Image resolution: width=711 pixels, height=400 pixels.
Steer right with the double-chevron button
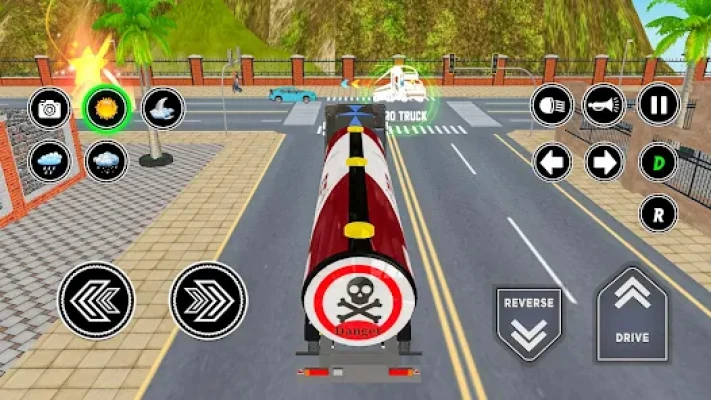click(208, 299)
